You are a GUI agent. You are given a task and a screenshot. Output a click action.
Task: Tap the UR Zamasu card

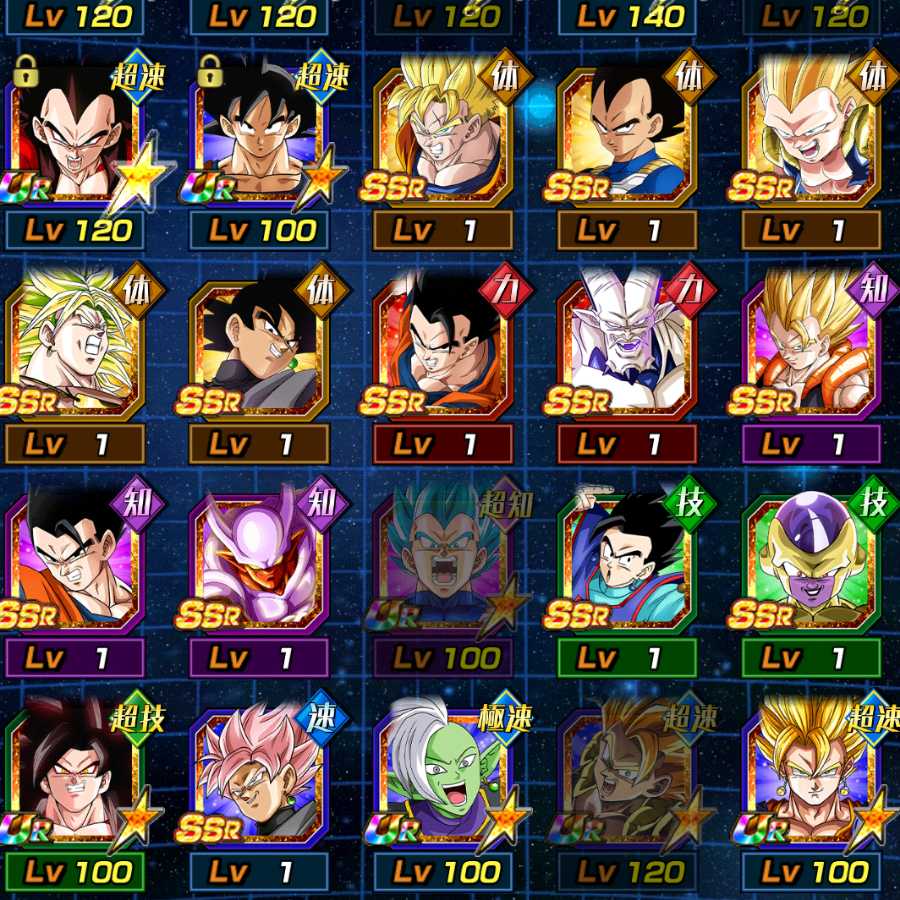click(x=444, y=775)
